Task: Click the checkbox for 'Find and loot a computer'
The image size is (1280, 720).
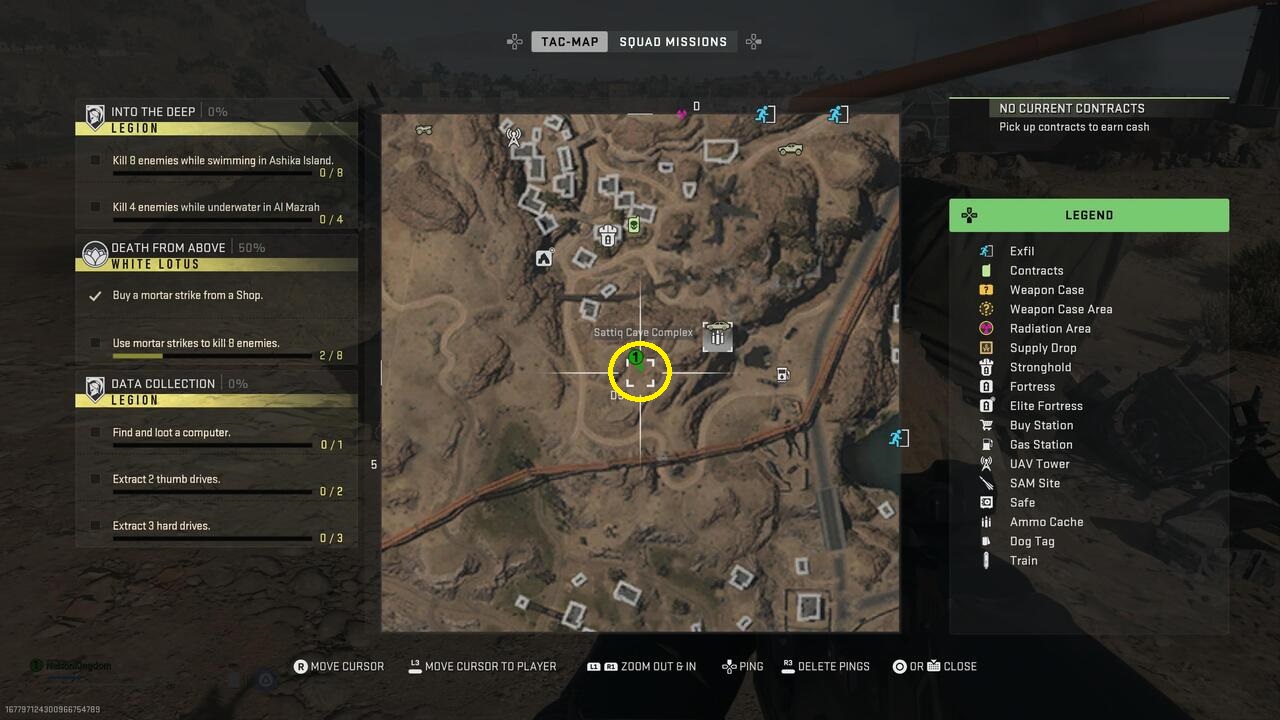Action: coord(94,432)
